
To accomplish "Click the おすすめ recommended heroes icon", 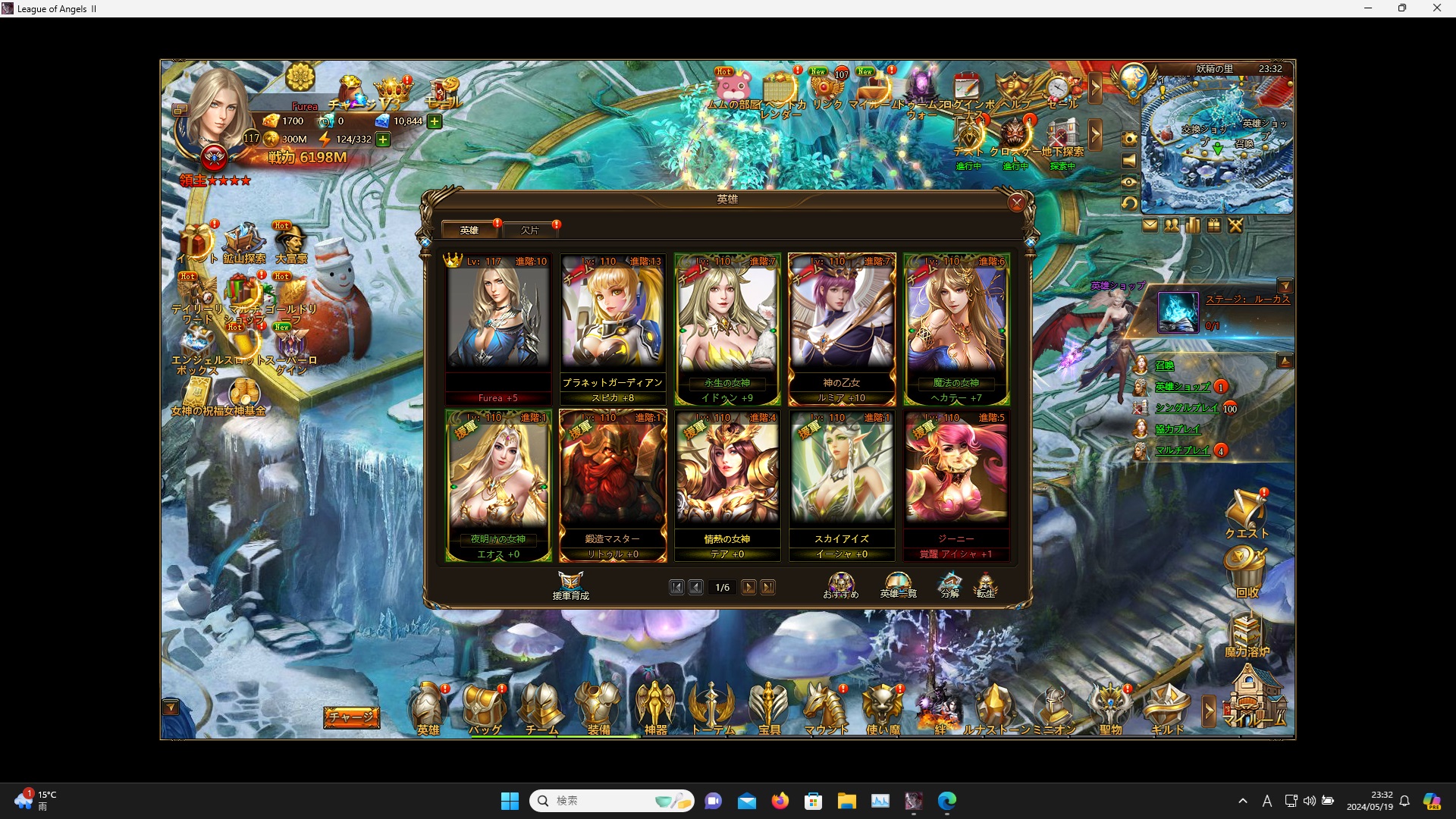I will pos(840,585).
